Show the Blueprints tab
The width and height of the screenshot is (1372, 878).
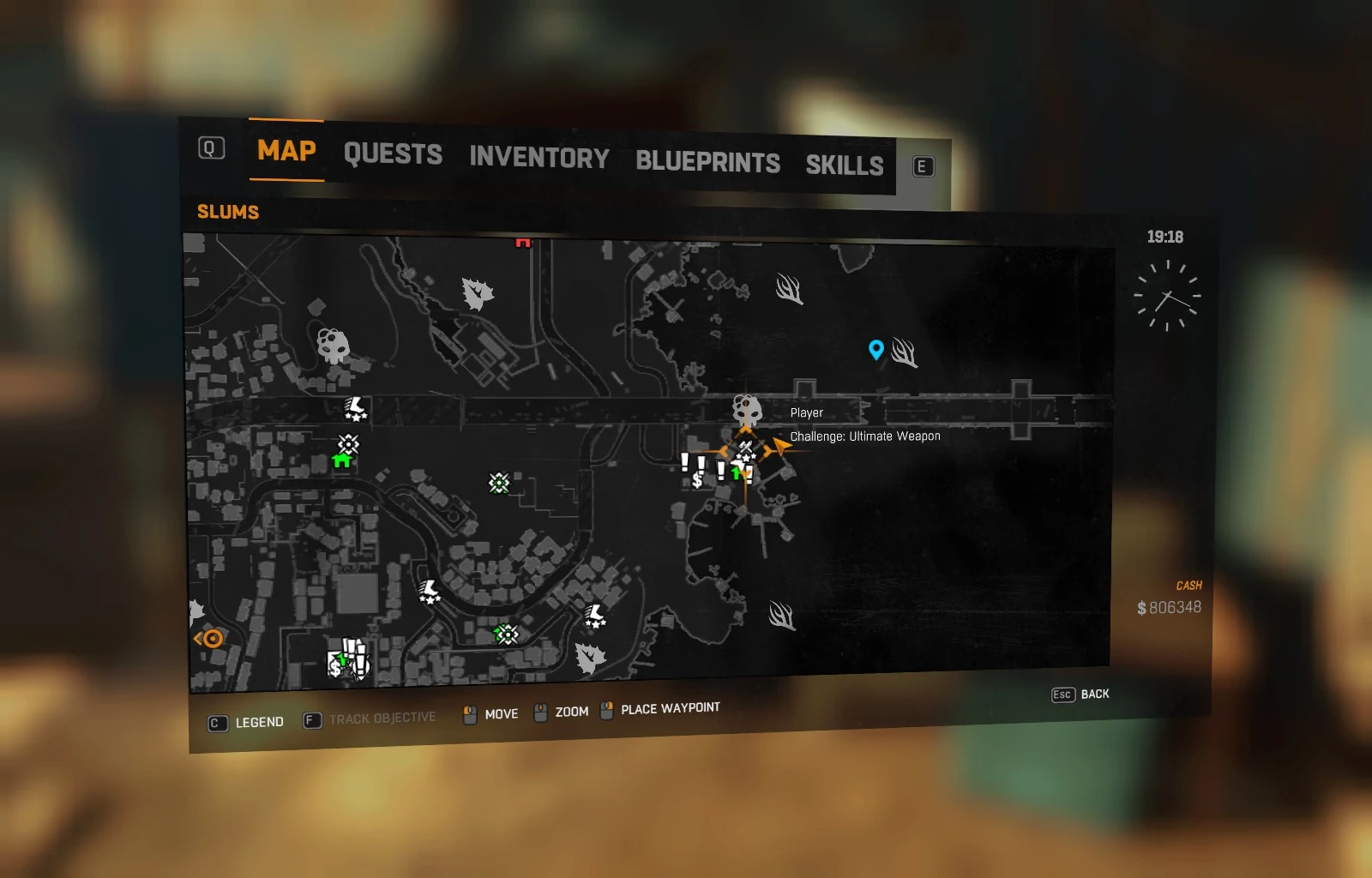click(707, 162)
